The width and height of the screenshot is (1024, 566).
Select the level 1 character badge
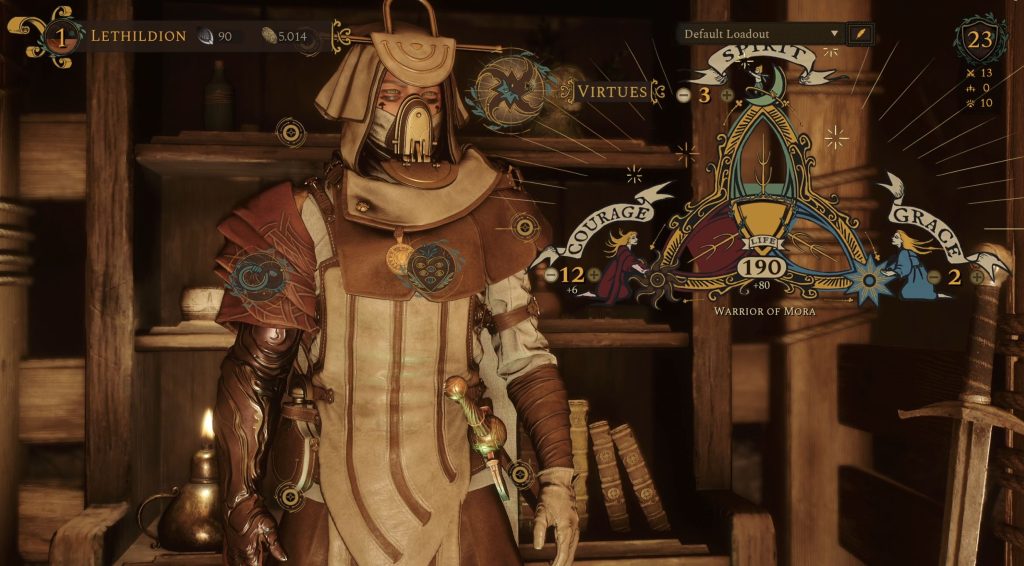click(59, 36)
